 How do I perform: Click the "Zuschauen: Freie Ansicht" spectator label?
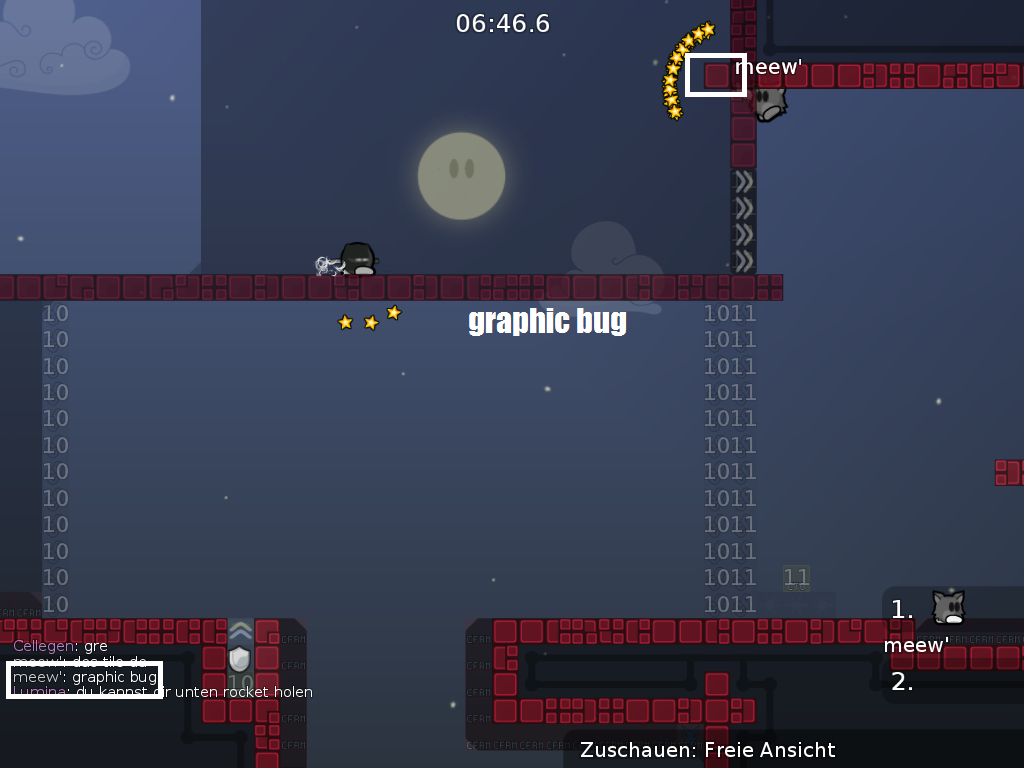[x=708, y=750]
